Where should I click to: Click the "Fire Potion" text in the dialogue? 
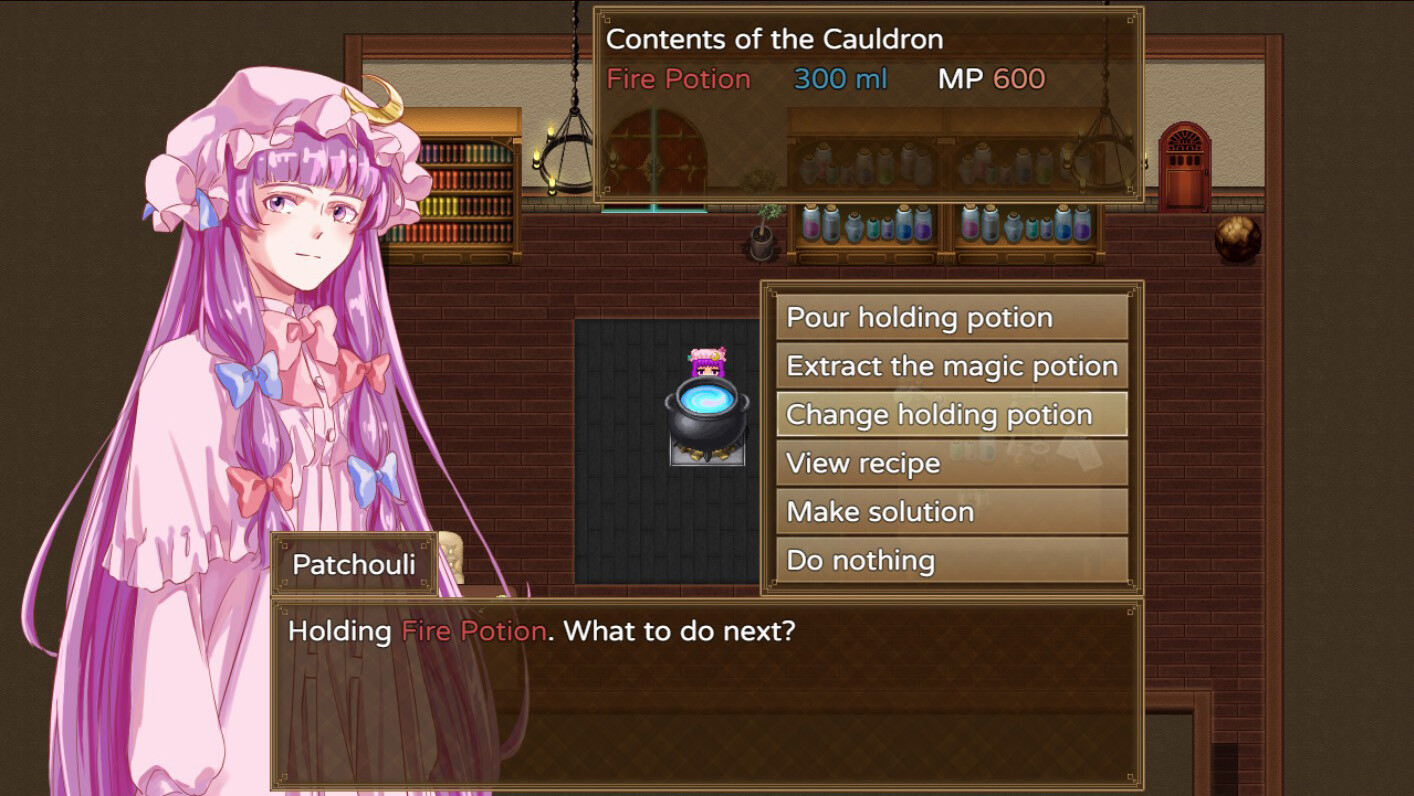tap(470, 631)
